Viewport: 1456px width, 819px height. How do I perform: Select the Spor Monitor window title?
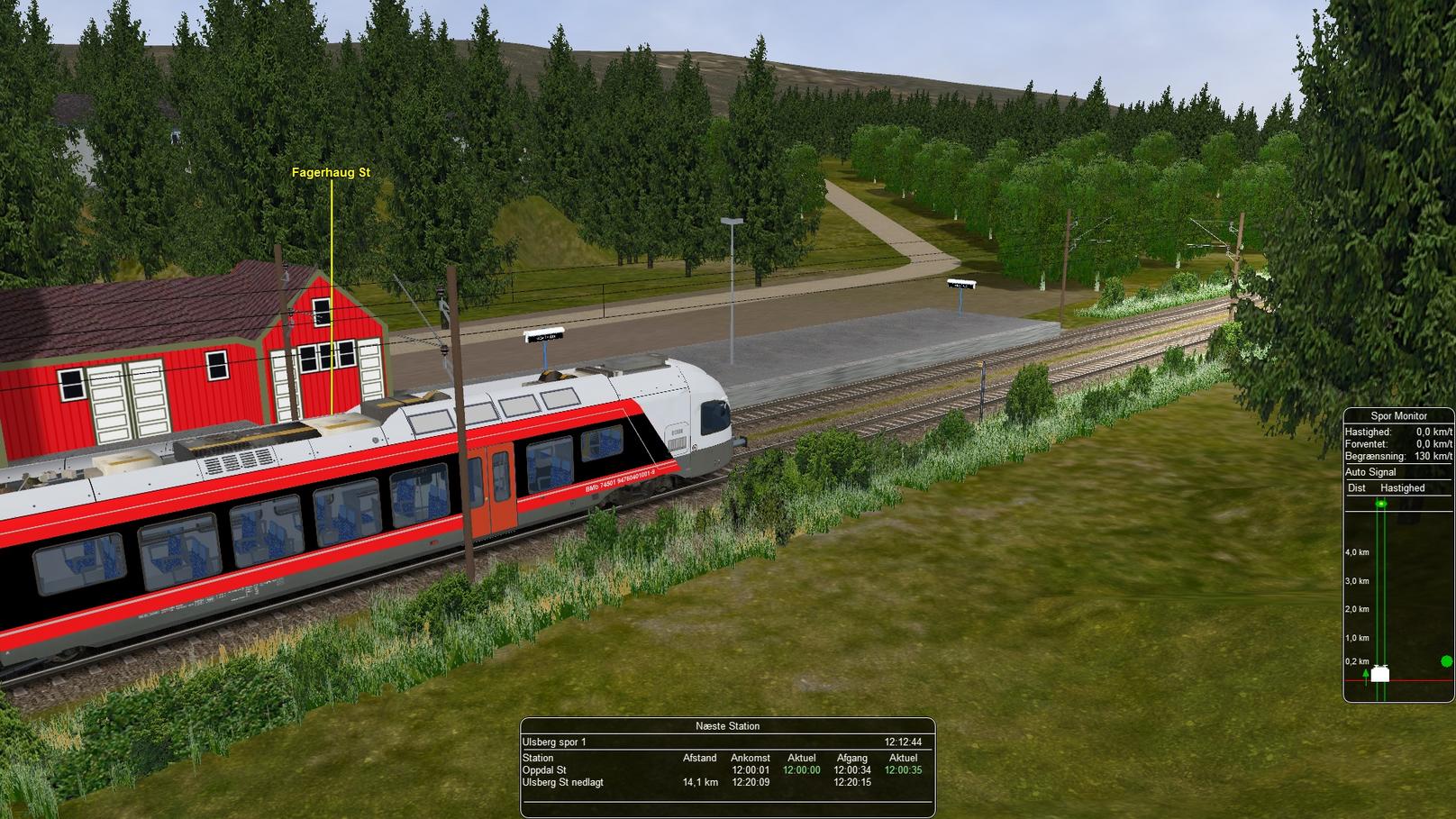[x=1398, y=415]
